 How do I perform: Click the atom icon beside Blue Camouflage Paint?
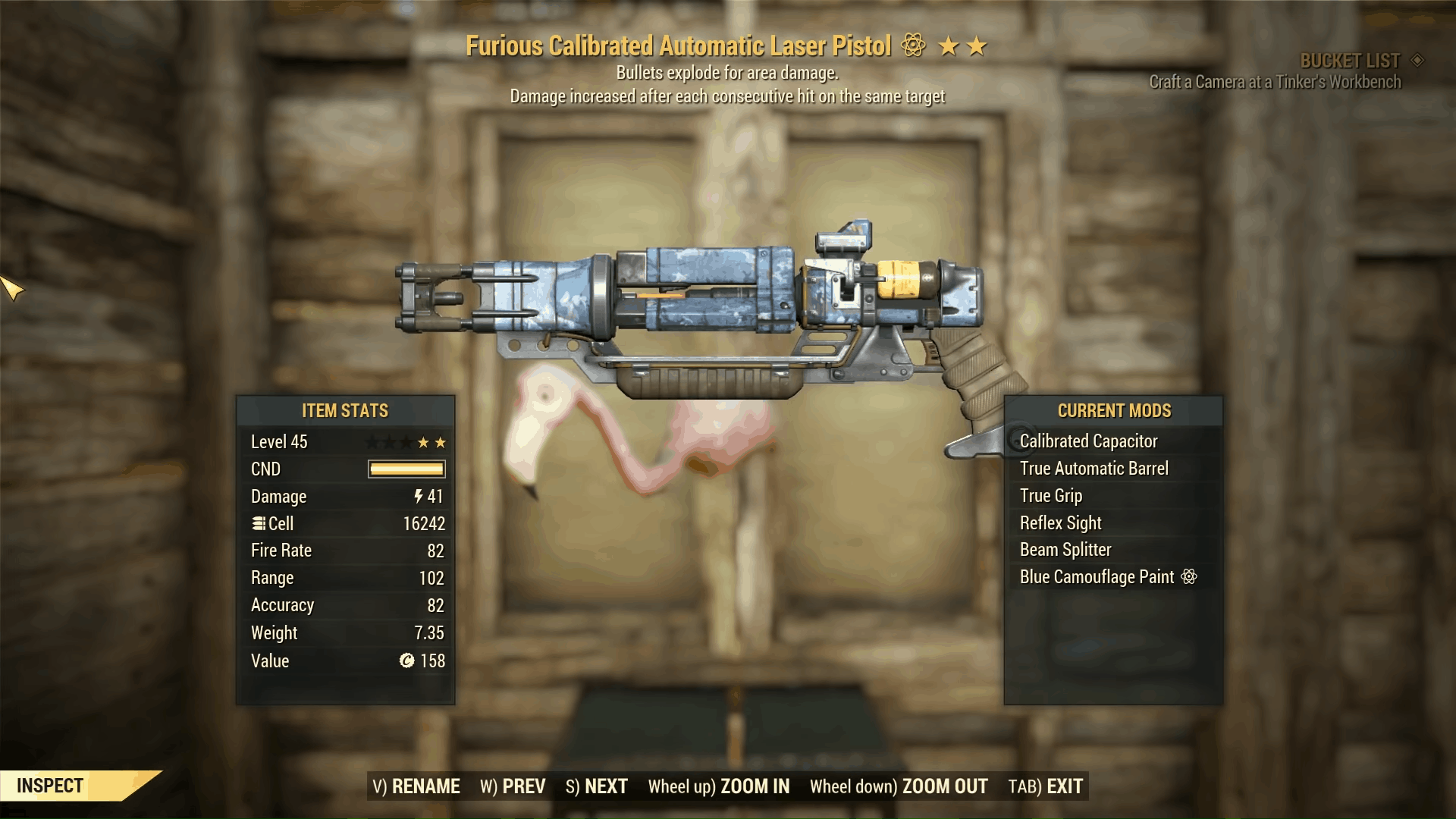point(1188,576)
